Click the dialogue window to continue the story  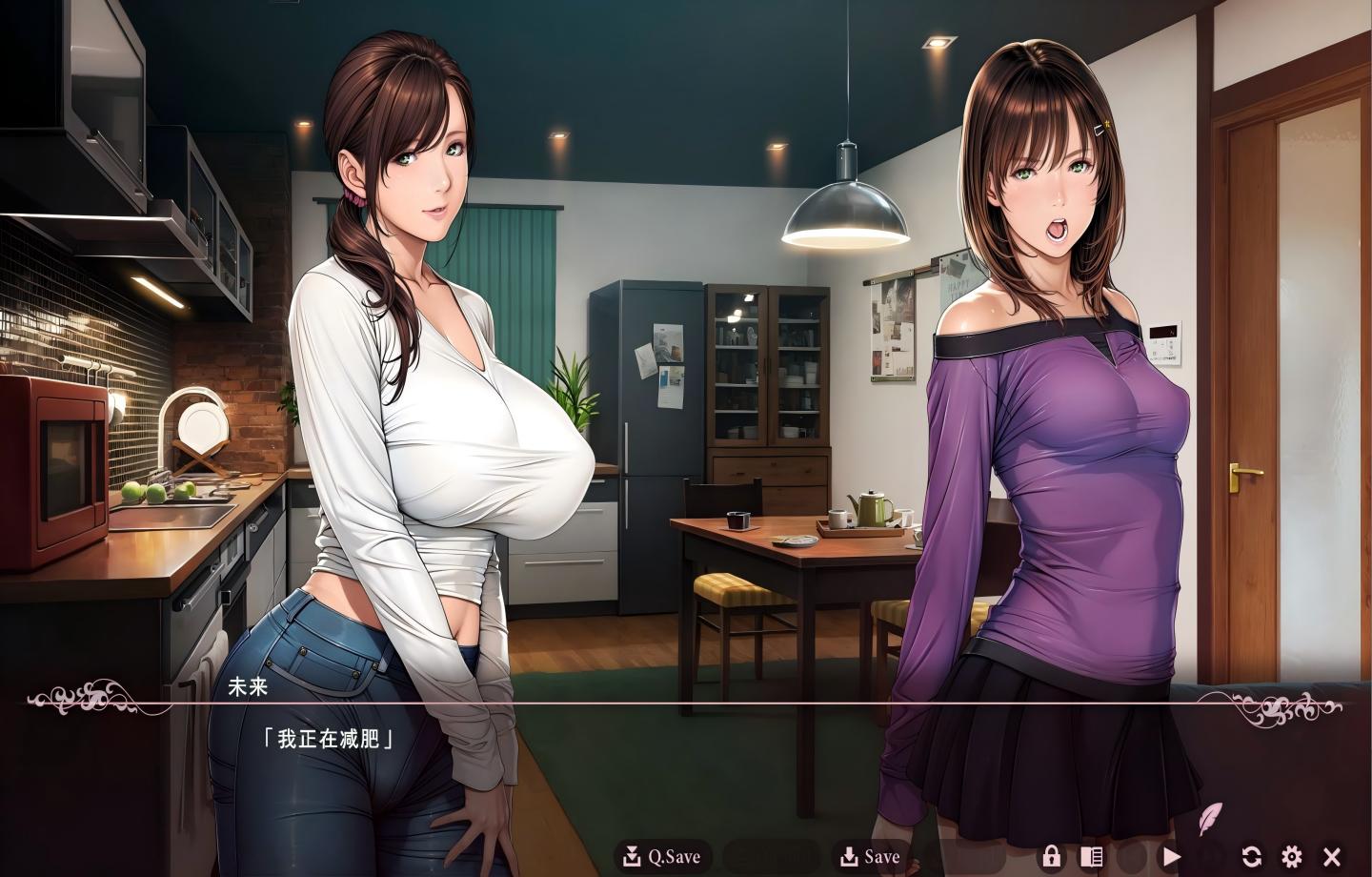click(x=667, y=753)
